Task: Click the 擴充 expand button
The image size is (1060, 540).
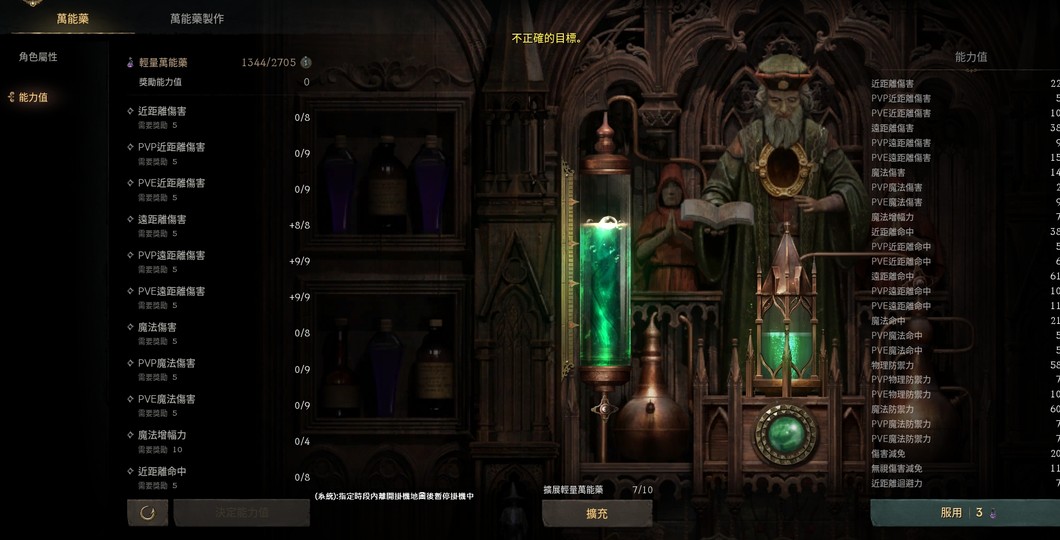Action: tap(596, 513)
